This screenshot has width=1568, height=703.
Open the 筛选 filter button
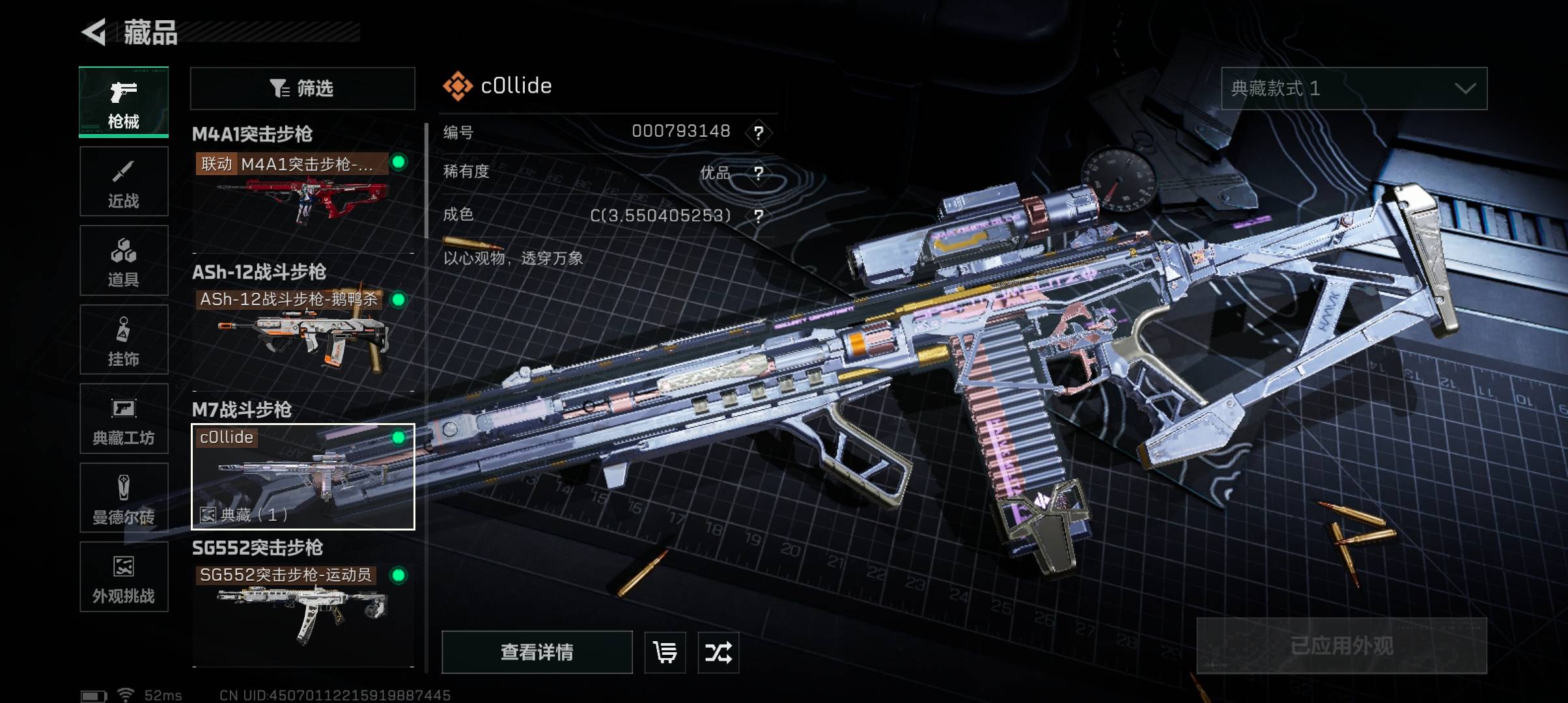click(x=302, y=89)
